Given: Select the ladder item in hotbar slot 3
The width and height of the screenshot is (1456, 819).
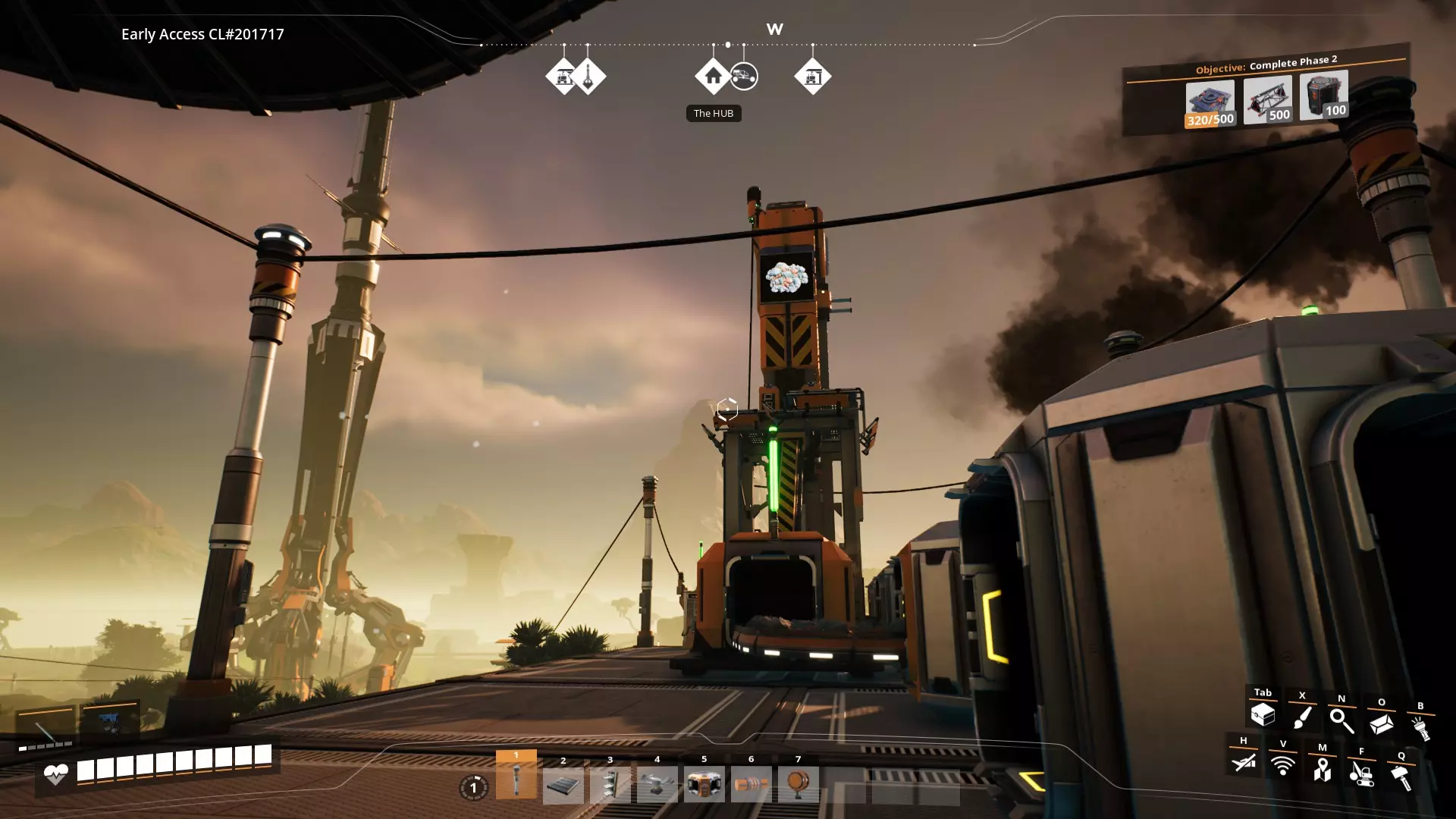Looking at the screenshot, I should click(610, 785).
